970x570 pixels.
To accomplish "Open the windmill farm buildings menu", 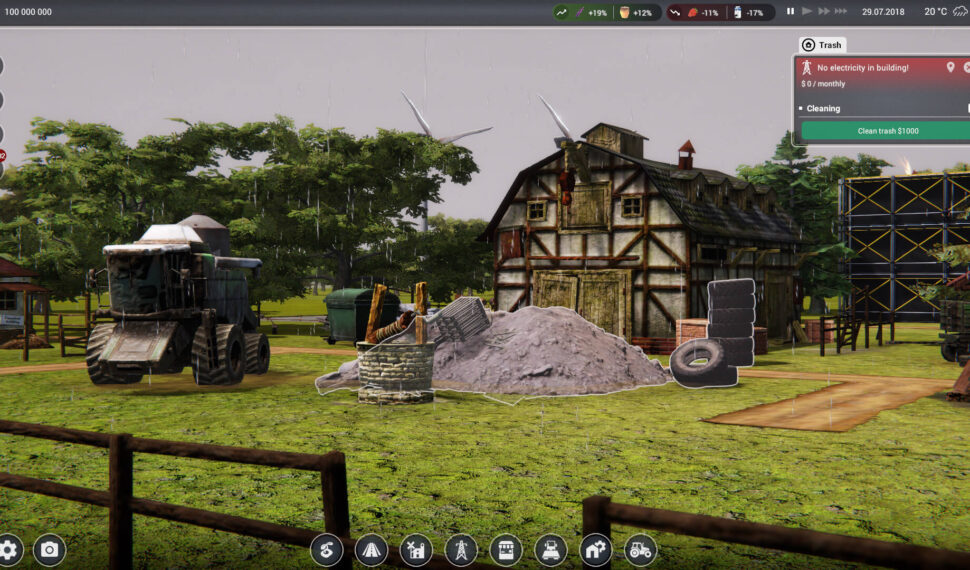I will pyautogui.click(x=416, y=549).
